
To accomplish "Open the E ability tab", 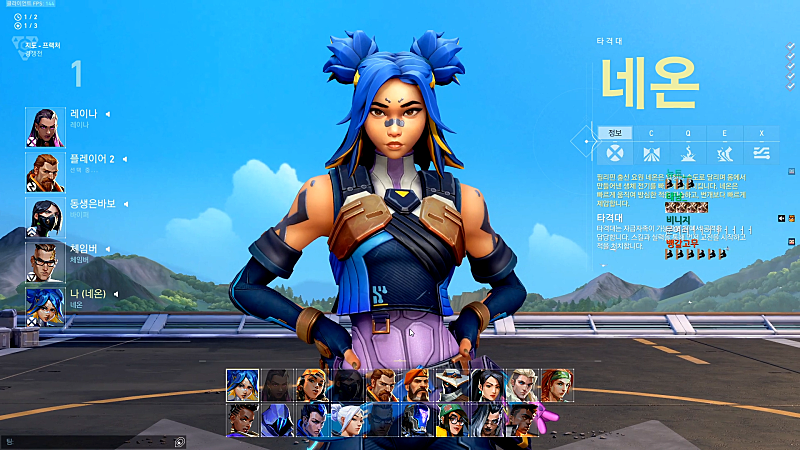I will (724, 133).
